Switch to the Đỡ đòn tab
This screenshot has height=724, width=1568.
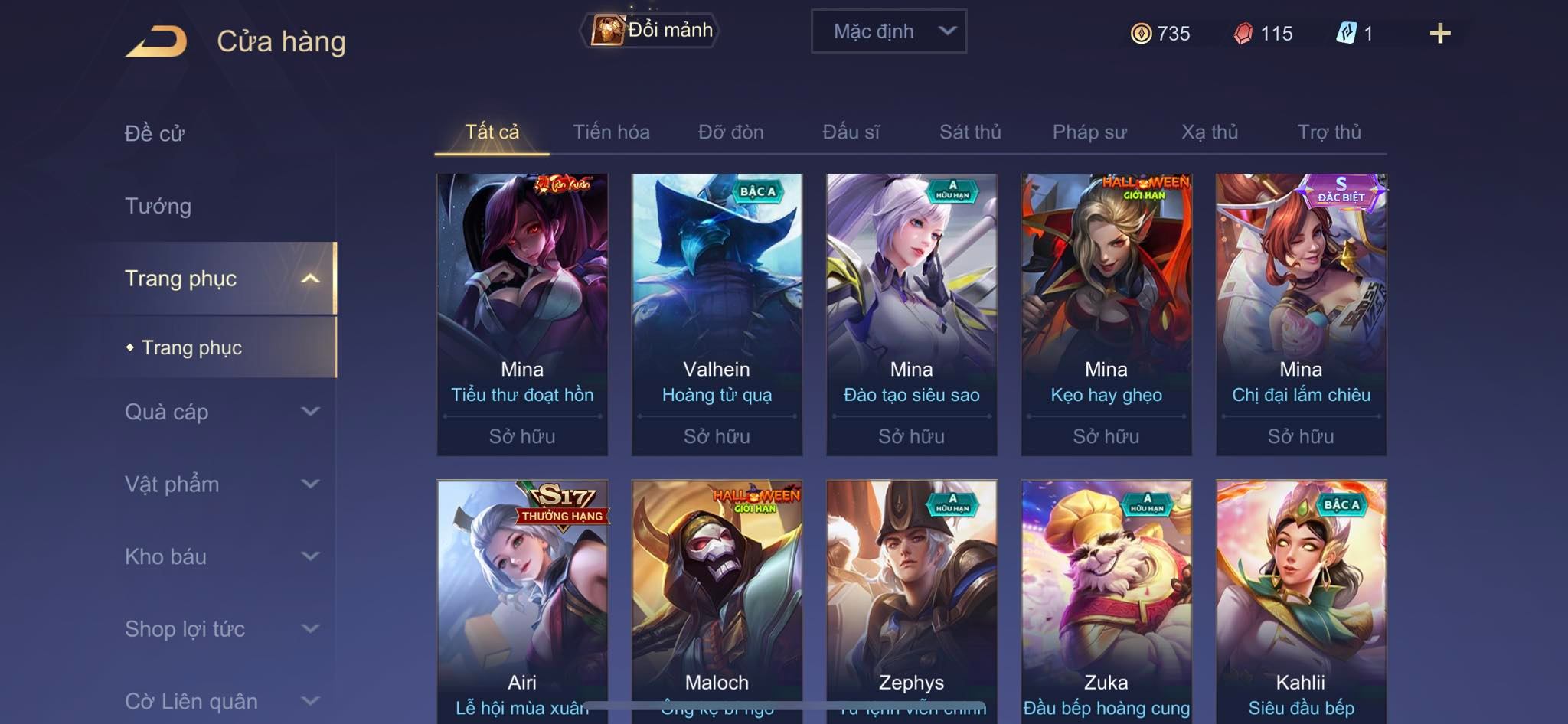(730, 132)
